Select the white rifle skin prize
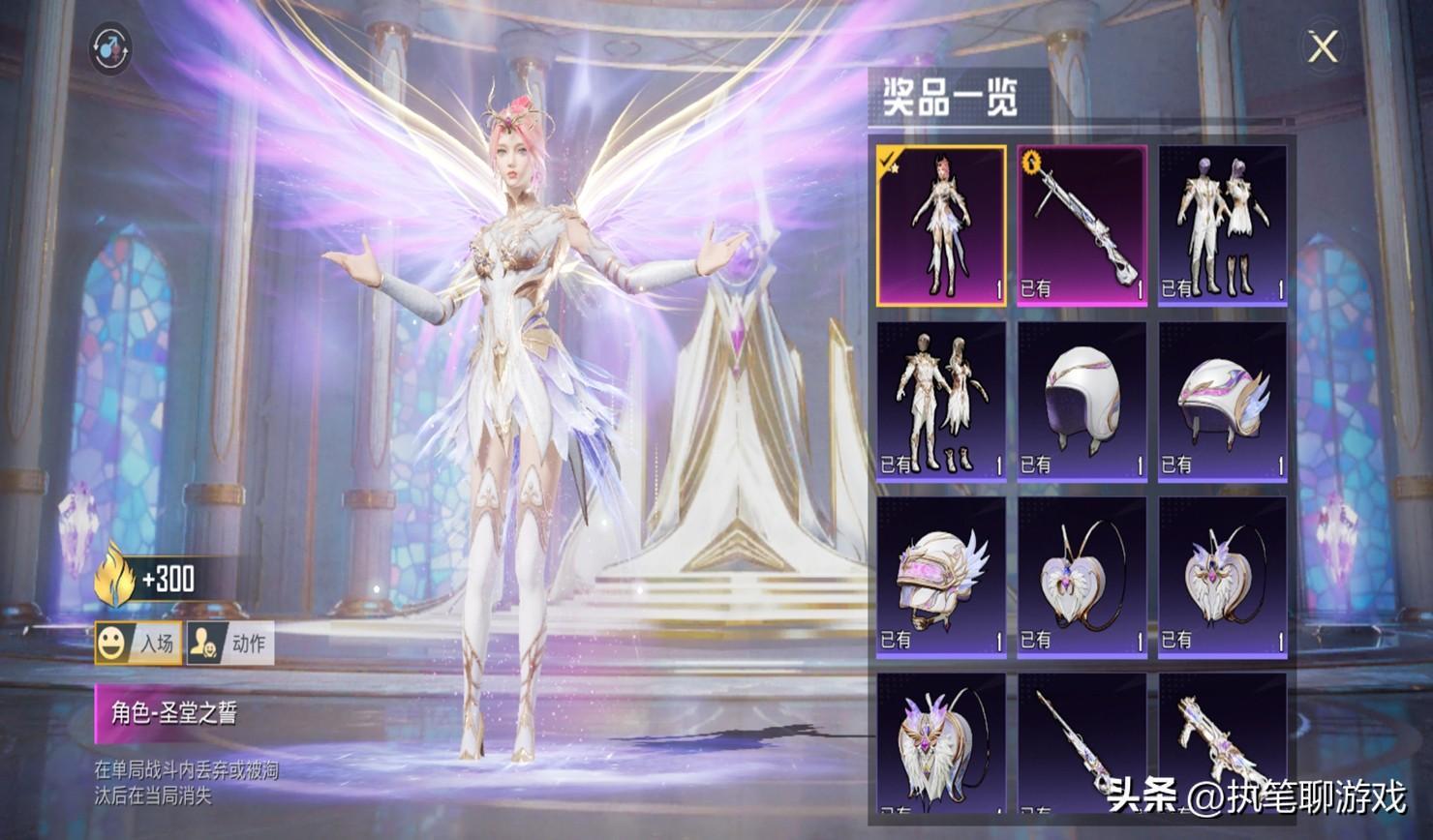 (x=1082, y=225)
